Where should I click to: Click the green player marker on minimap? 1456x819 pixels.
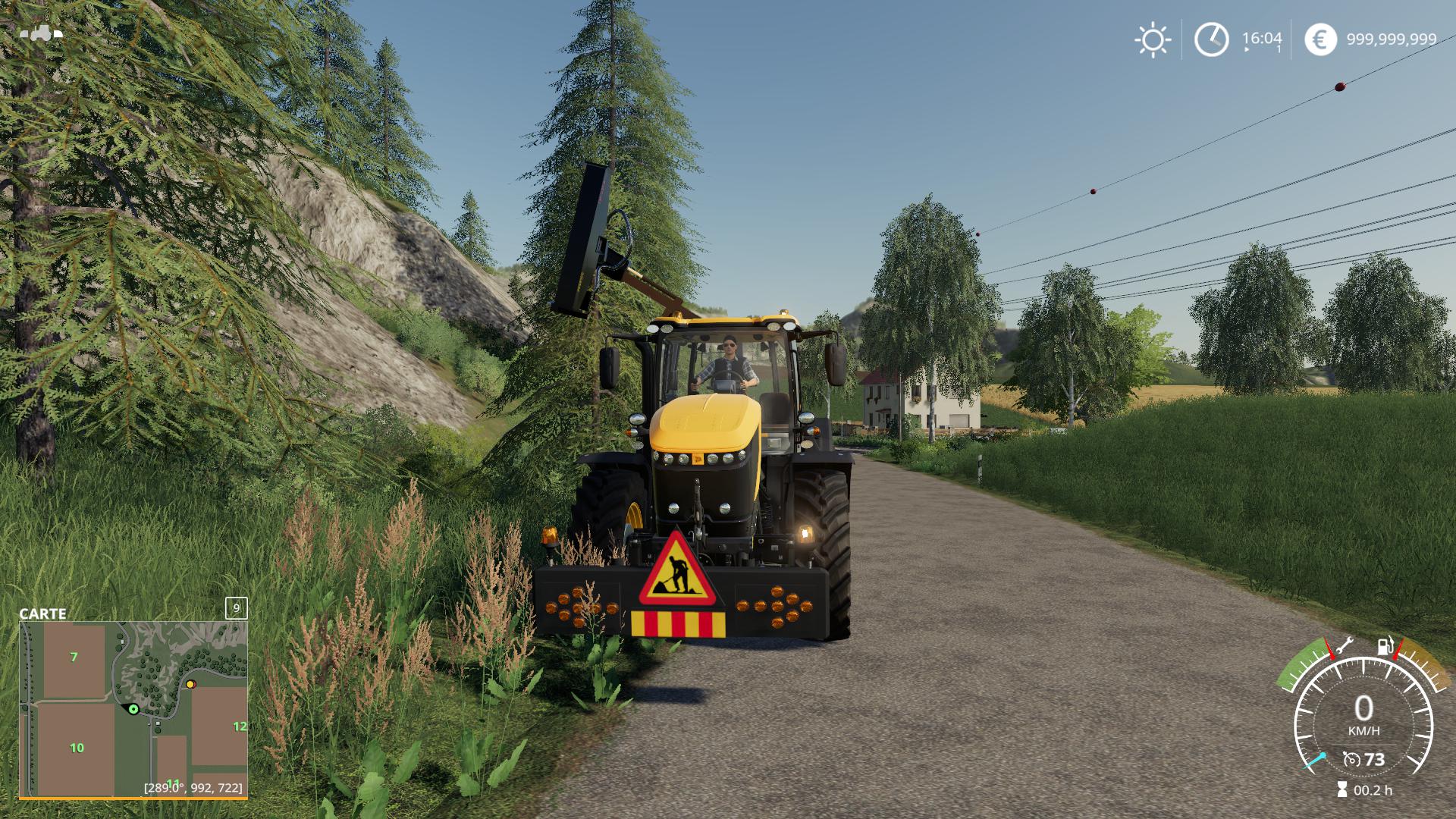pyautogui.click(x=133, y=709)
